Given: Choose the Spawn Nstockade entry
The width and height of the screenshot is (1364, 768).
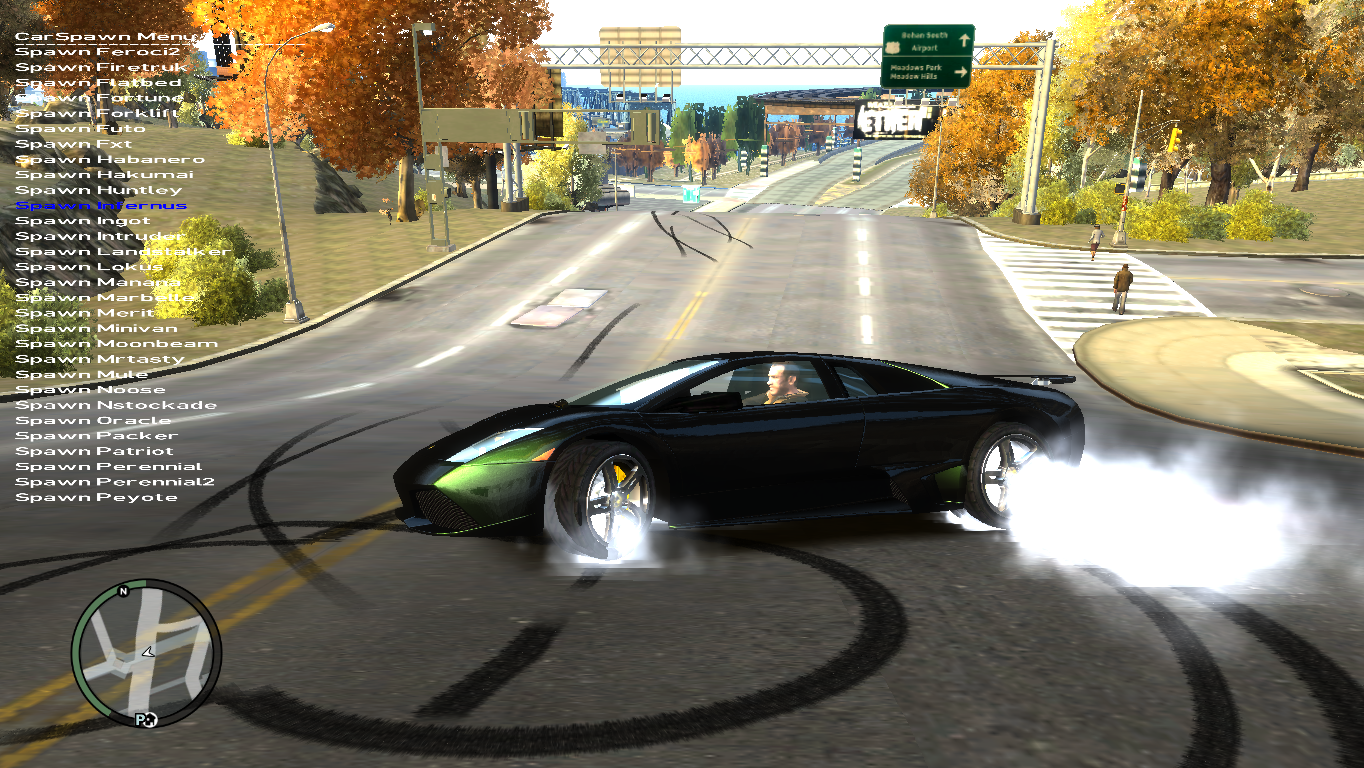Looking at the screenshot, I should [116, 405].
